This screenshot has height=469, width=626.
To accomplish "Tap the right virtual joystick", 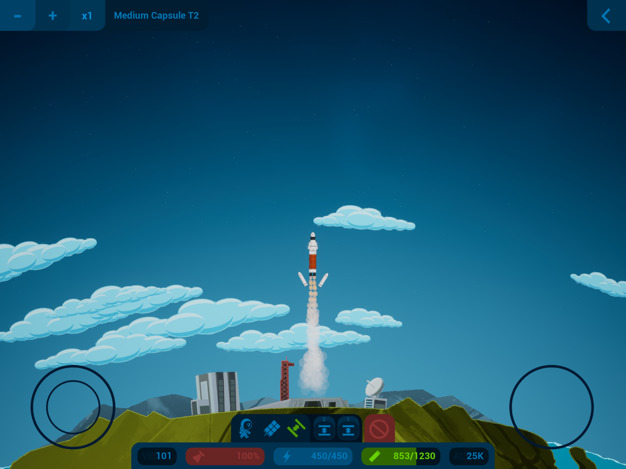I will tap(551, 407).
